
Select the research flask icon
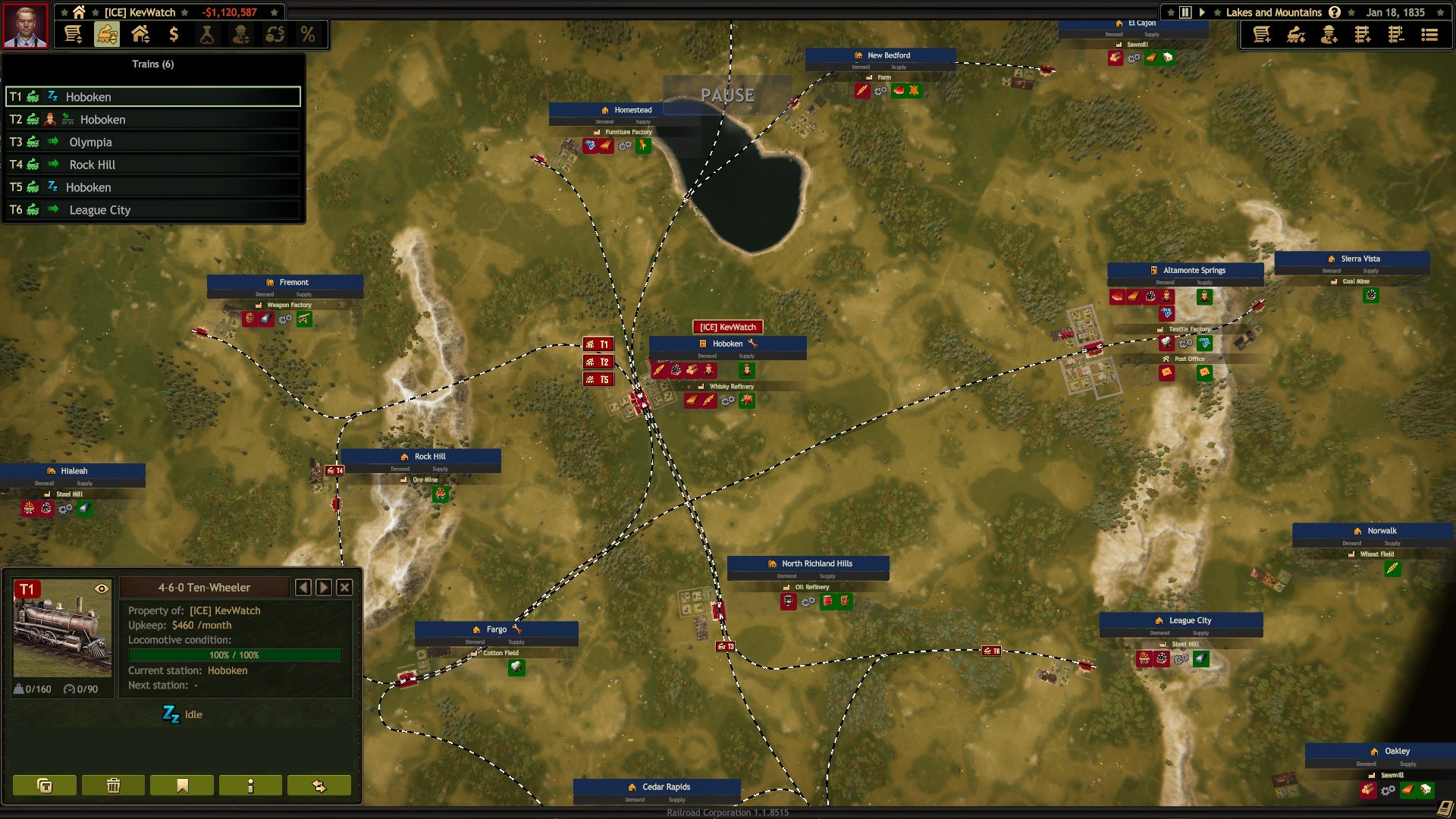click(x=208, y=34)
